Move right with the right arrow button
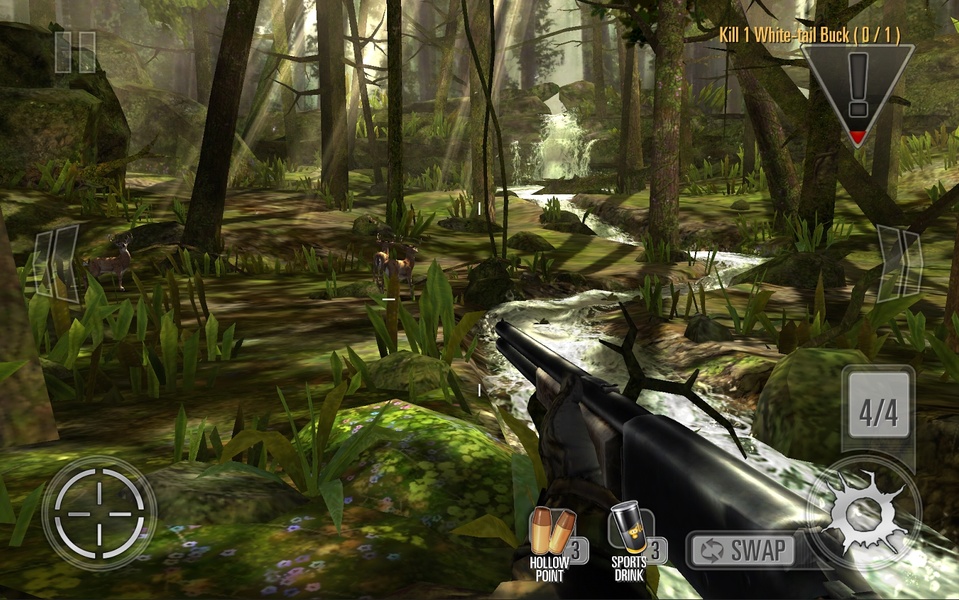959x600 pixels. click(x=897, y=262)
